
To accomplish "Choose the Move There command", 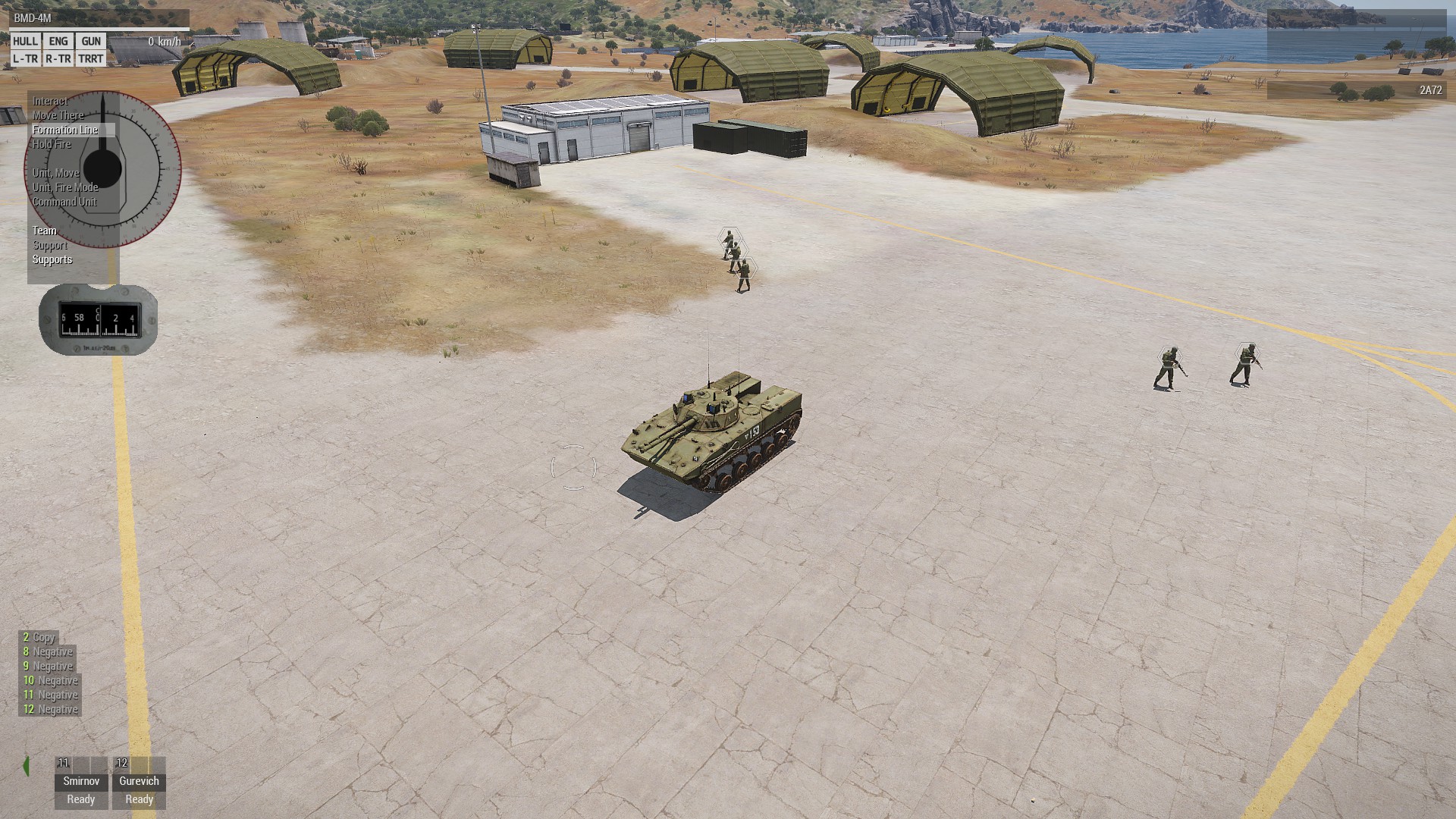I will (x=58, y=115).
